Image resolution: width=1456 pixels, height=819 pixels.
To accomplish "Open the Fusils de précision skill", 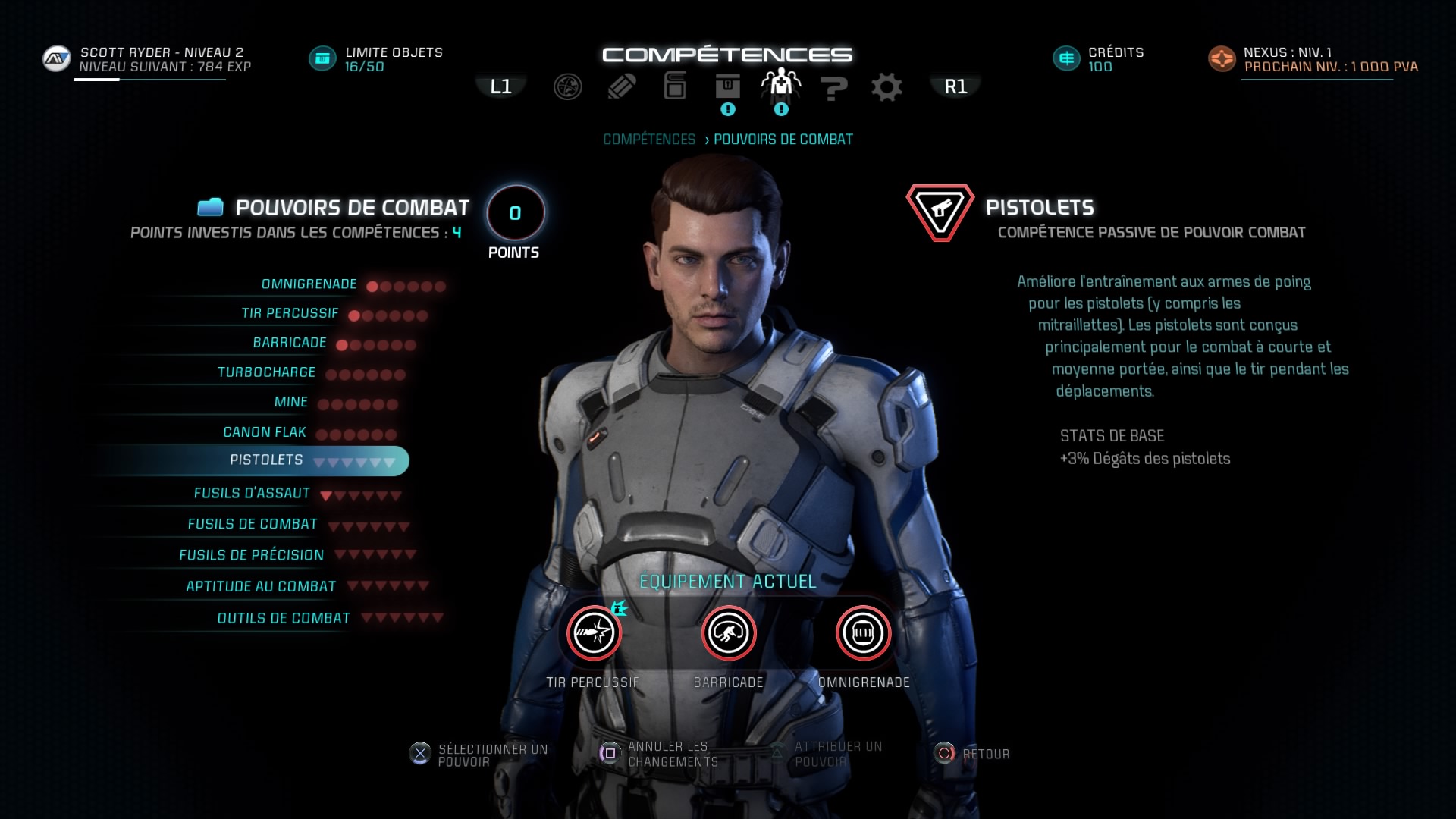I will point(252,556).
